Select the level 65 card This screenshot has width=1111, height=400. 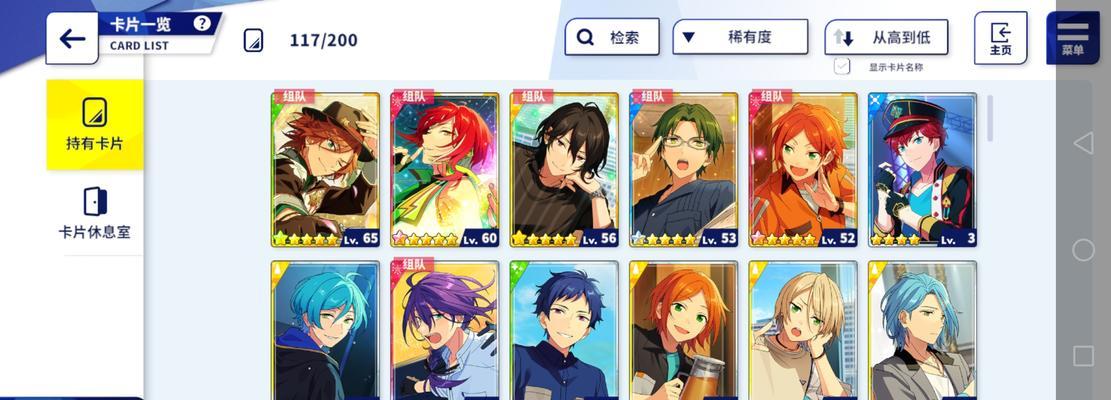pos(325,169)
